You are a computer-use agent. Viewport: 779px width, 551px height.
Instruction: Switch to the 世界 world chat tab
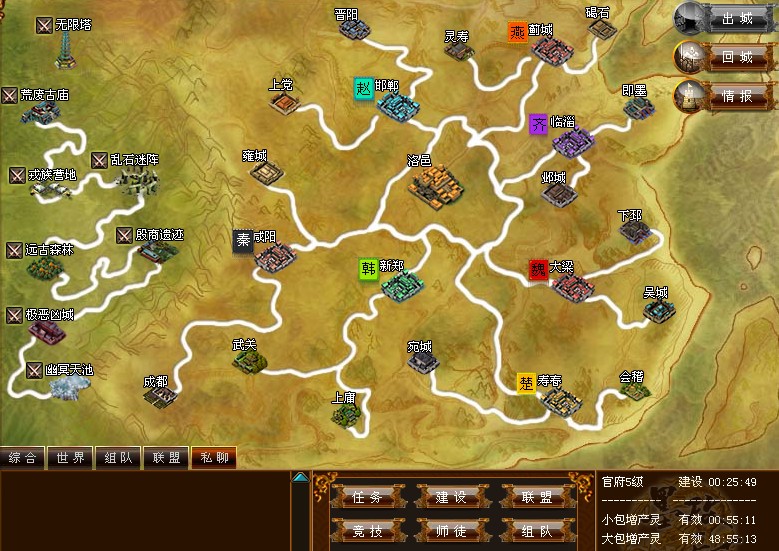[71, 458]
